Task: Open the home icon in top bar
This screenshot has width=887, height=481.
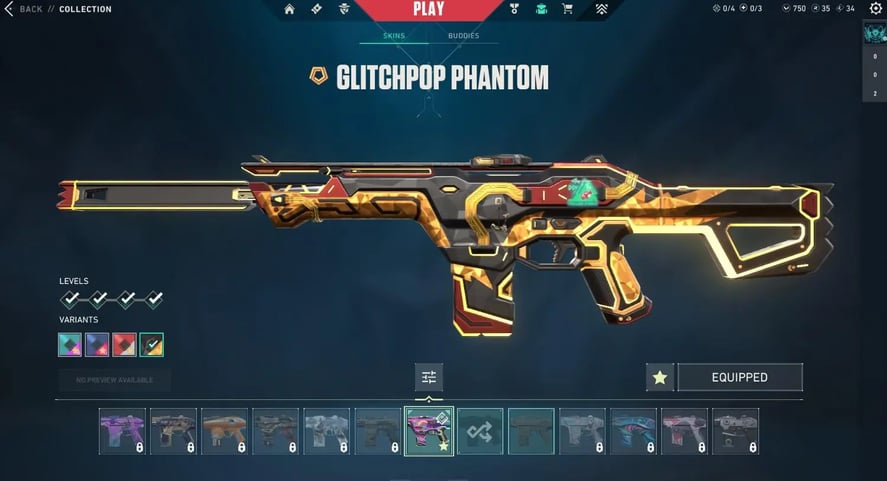Action: tap(290, 10)
